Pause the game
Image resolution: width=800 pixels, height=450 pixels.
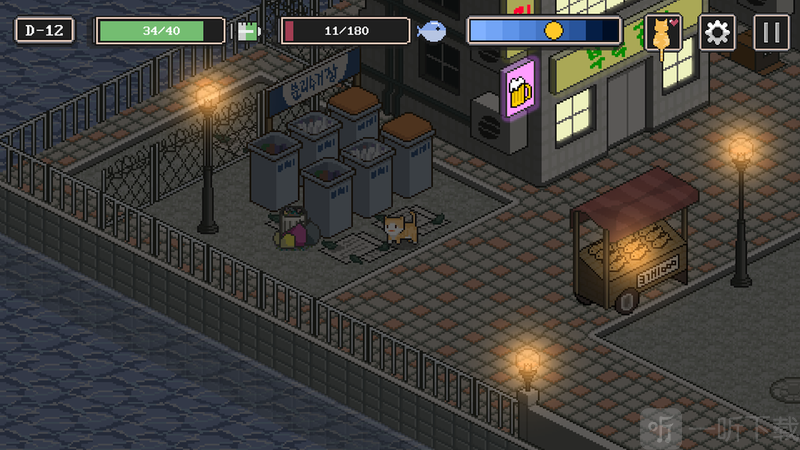tap(769, 33)
